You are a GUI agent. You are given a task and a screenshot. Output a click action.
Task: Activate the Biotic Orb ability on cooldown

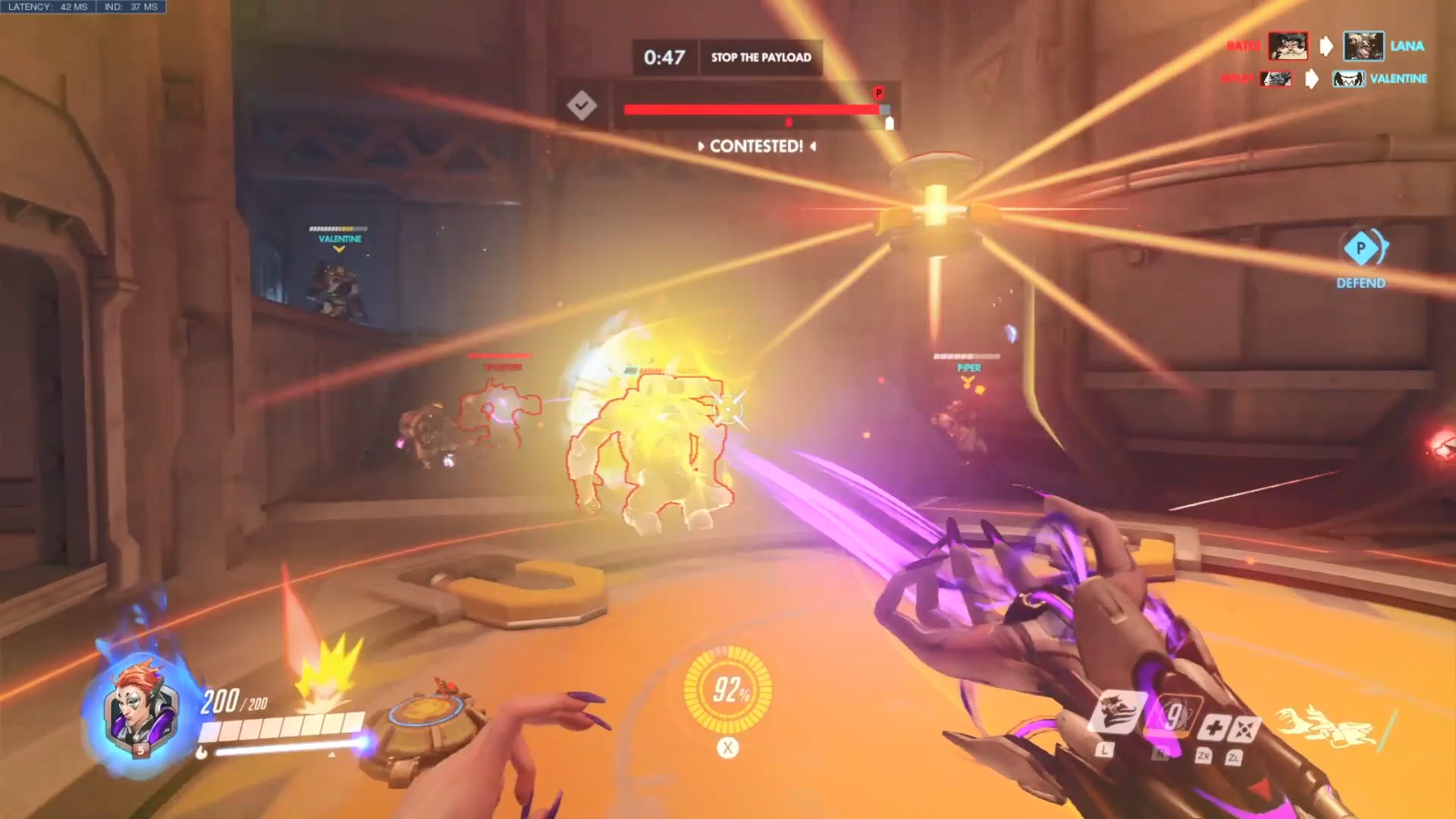click(1174, 717)
